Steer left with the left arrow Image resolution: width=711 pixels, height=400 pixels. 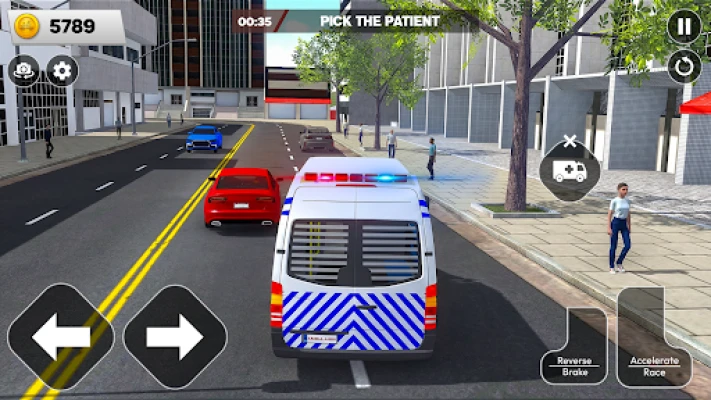tap(61, 337)
